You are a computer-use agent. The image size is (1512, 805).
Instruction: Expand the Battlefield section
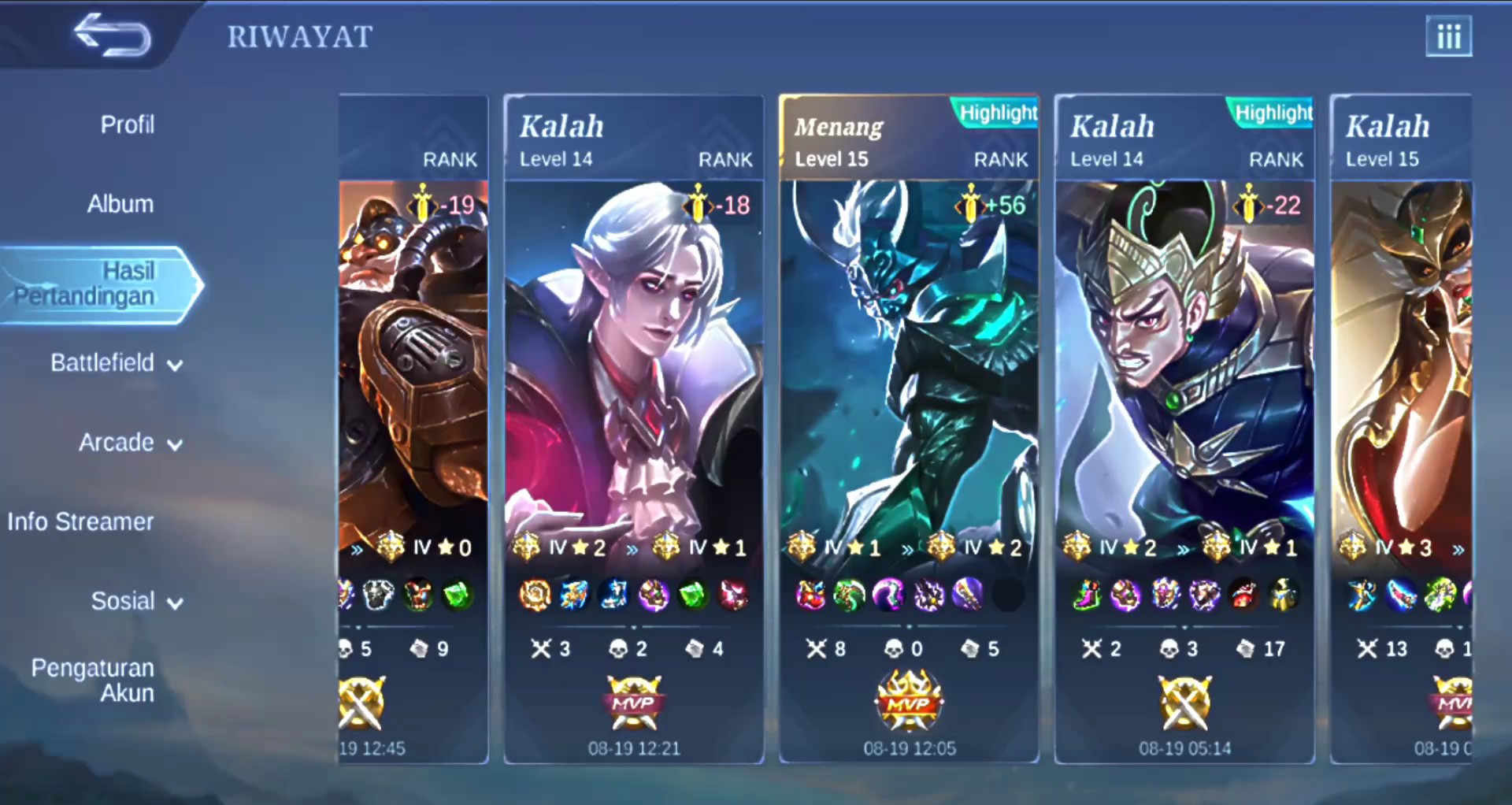click(116, 363)
